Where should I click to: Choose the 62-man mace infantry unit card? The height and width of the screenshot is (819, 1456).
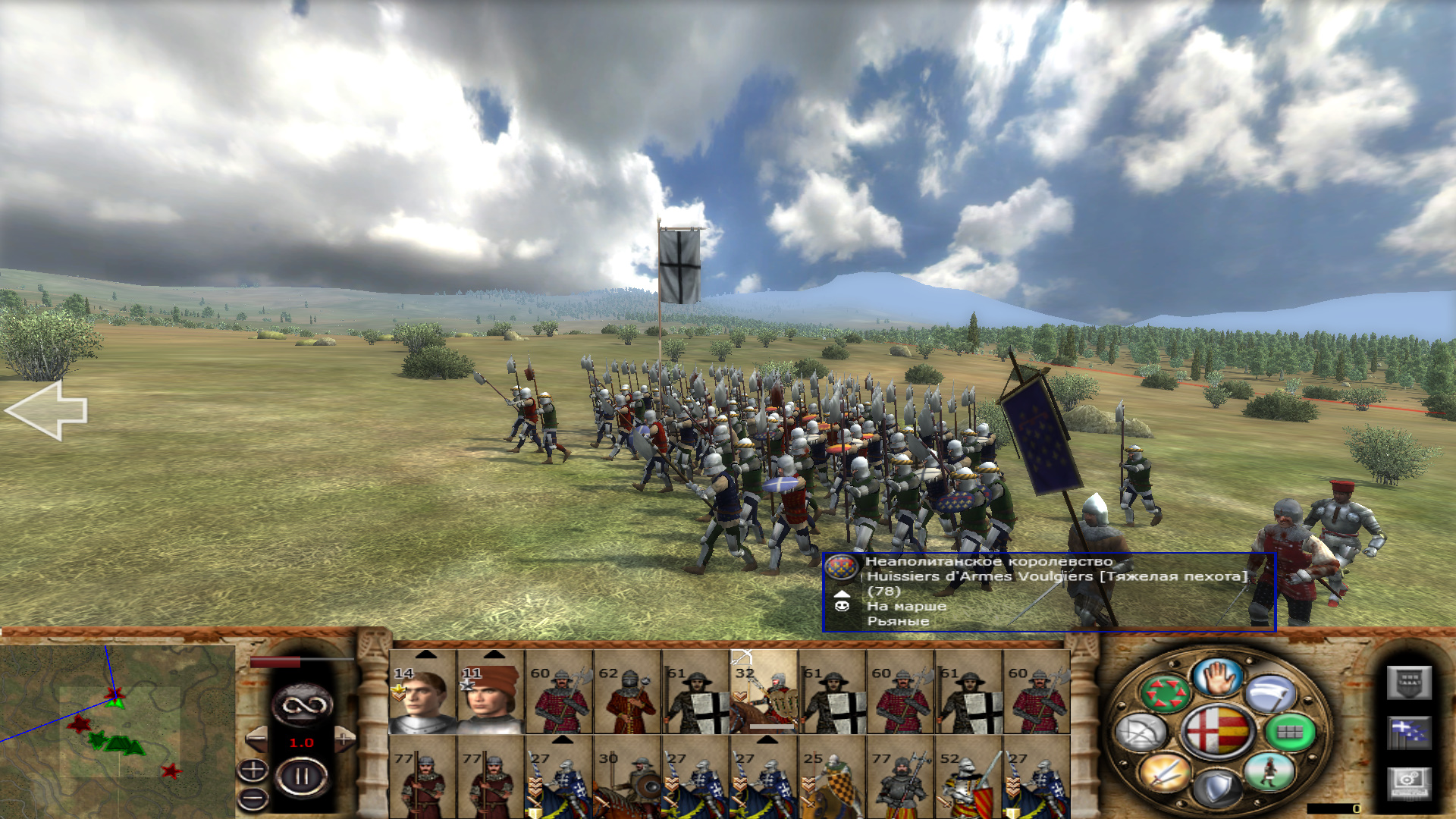click(627, 692)
